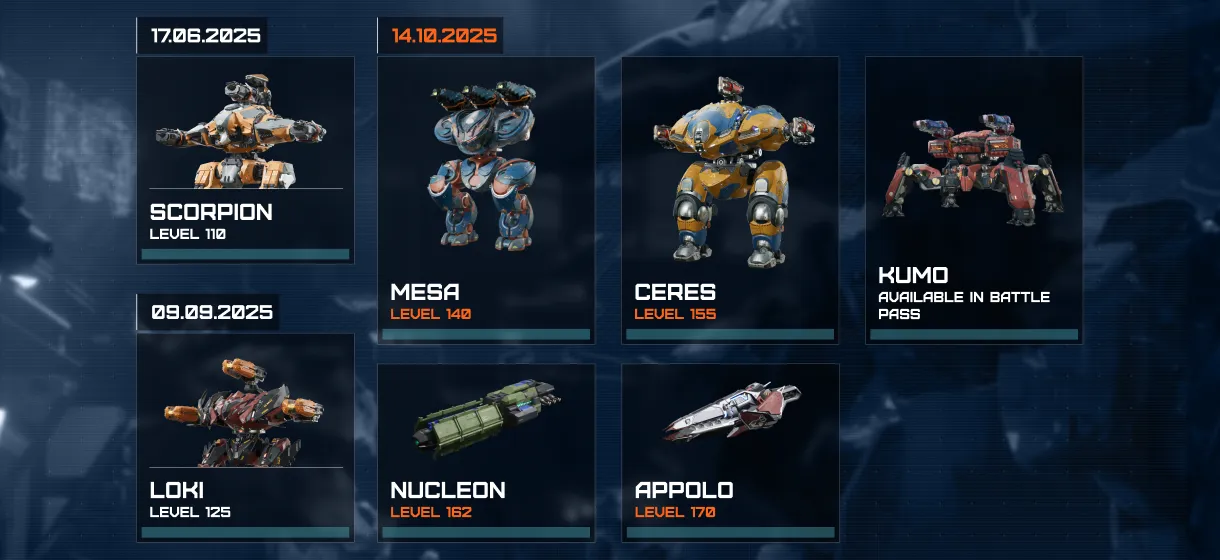
Task: View the Ceres robot card
Action: [x=730, y=200]
